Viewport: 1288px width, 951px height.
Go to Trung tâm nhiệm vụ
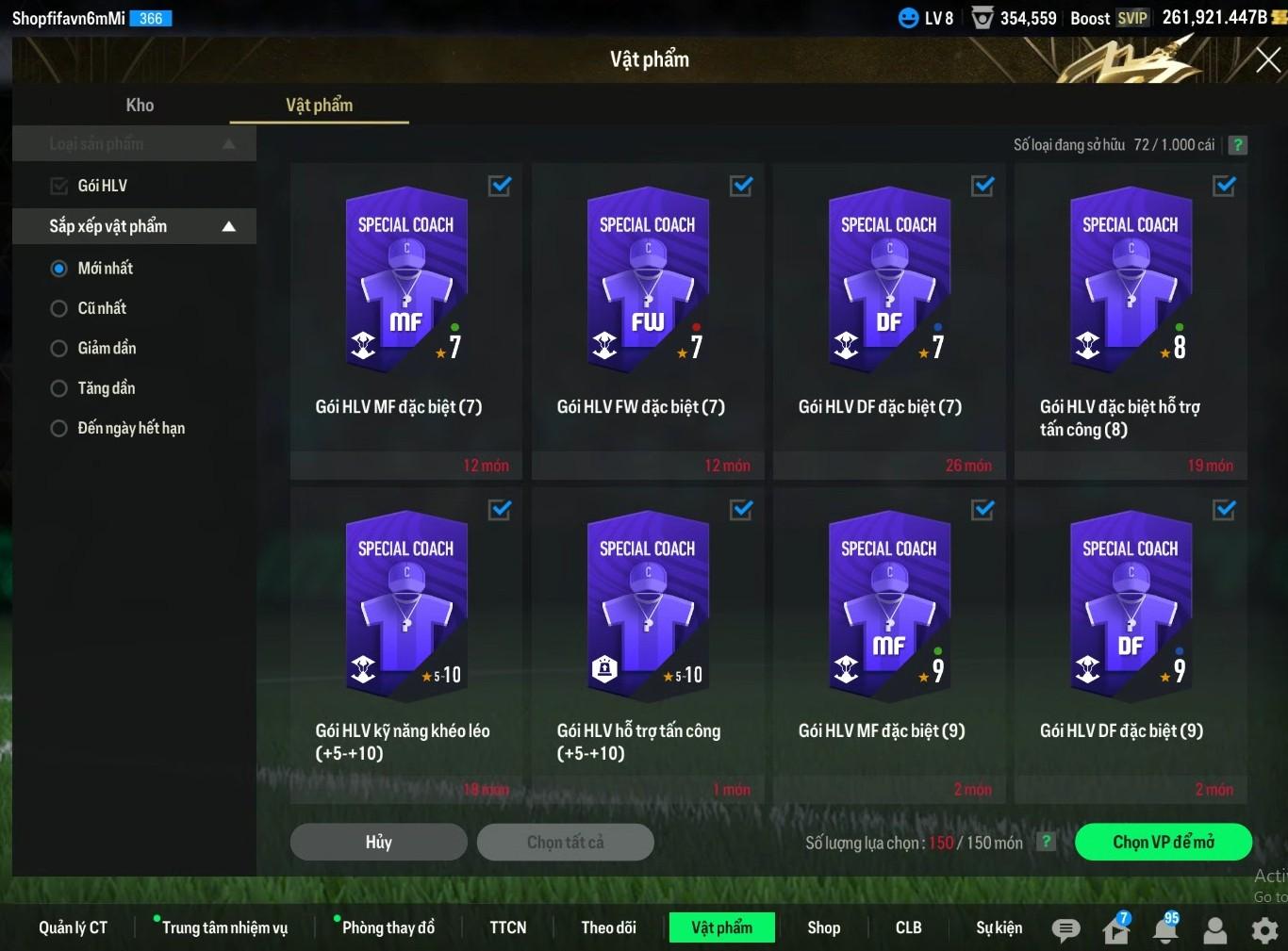pos(224,927)
